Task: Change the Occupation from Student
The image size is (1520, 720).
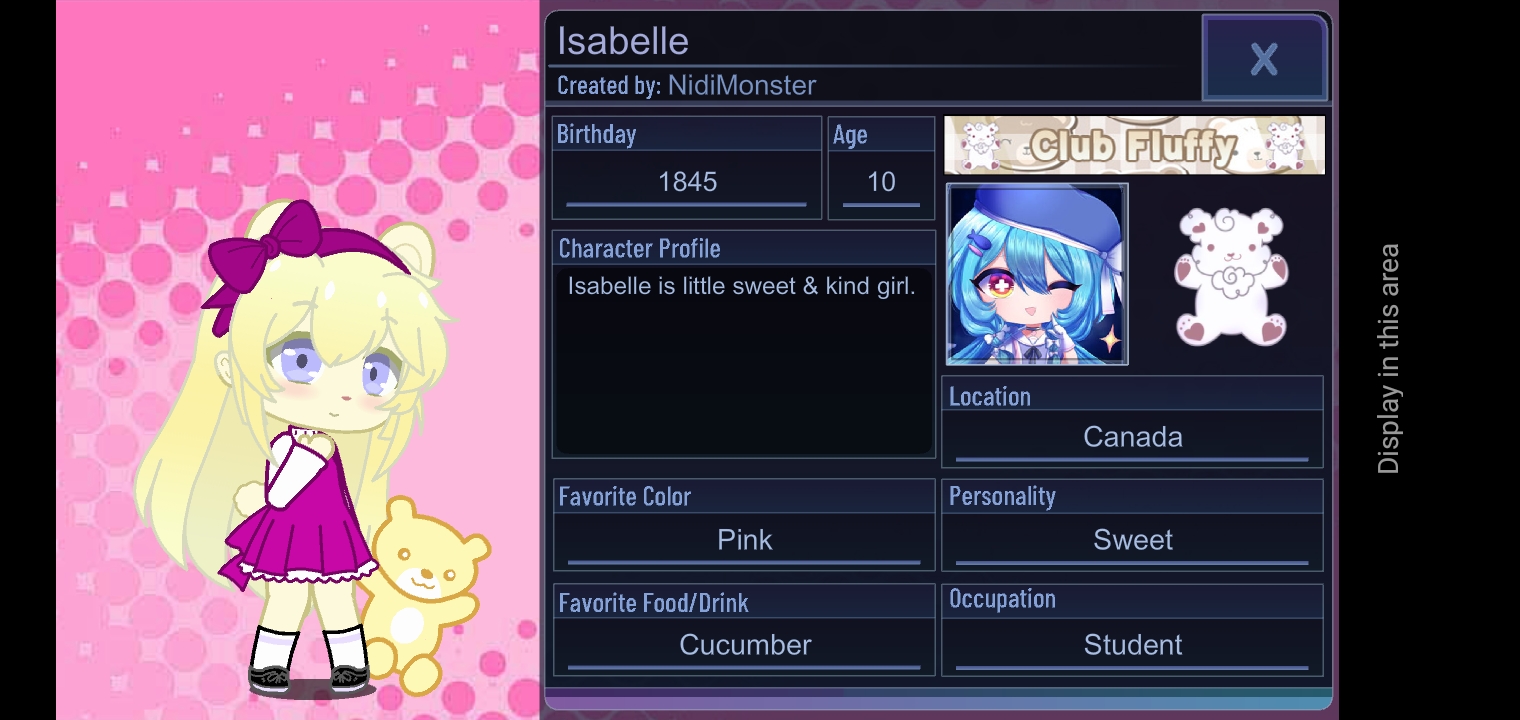Action: click(1133, 645)
